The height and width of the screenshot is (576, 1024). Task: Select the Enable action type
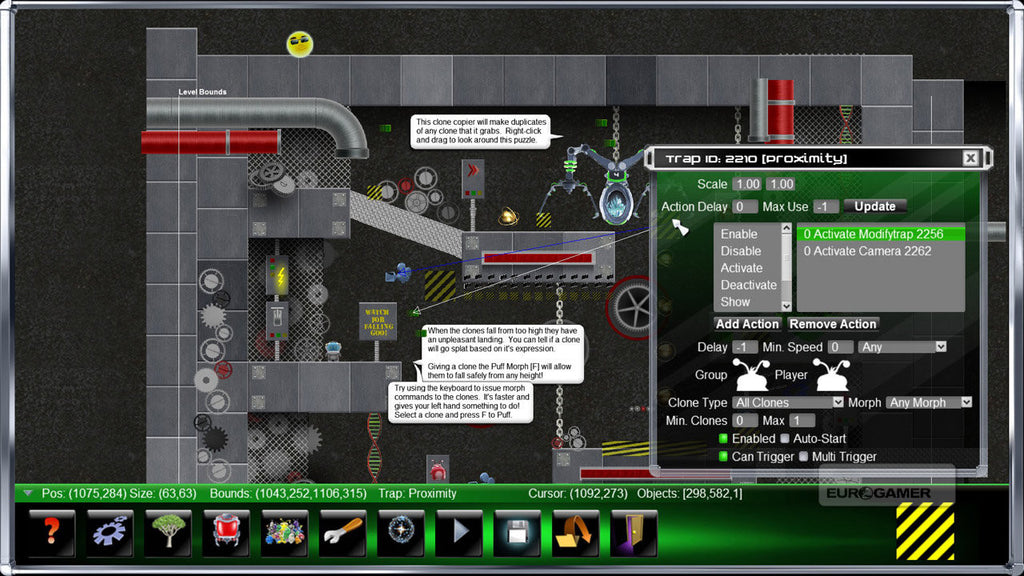coord(739,234)
